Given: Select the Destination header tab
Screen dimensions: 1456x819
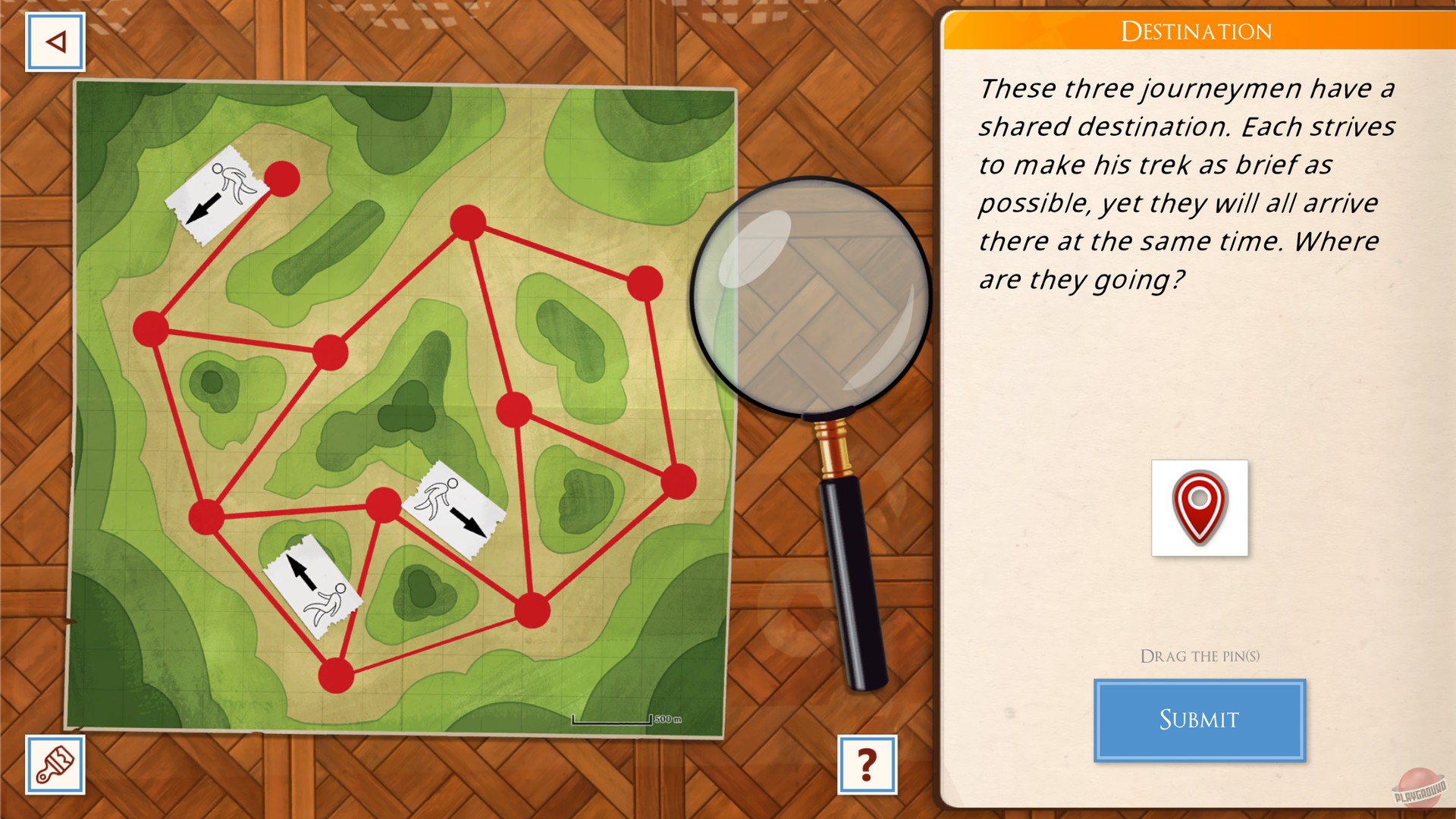Looking at the screenshot, I should [x=1198, y=32].
